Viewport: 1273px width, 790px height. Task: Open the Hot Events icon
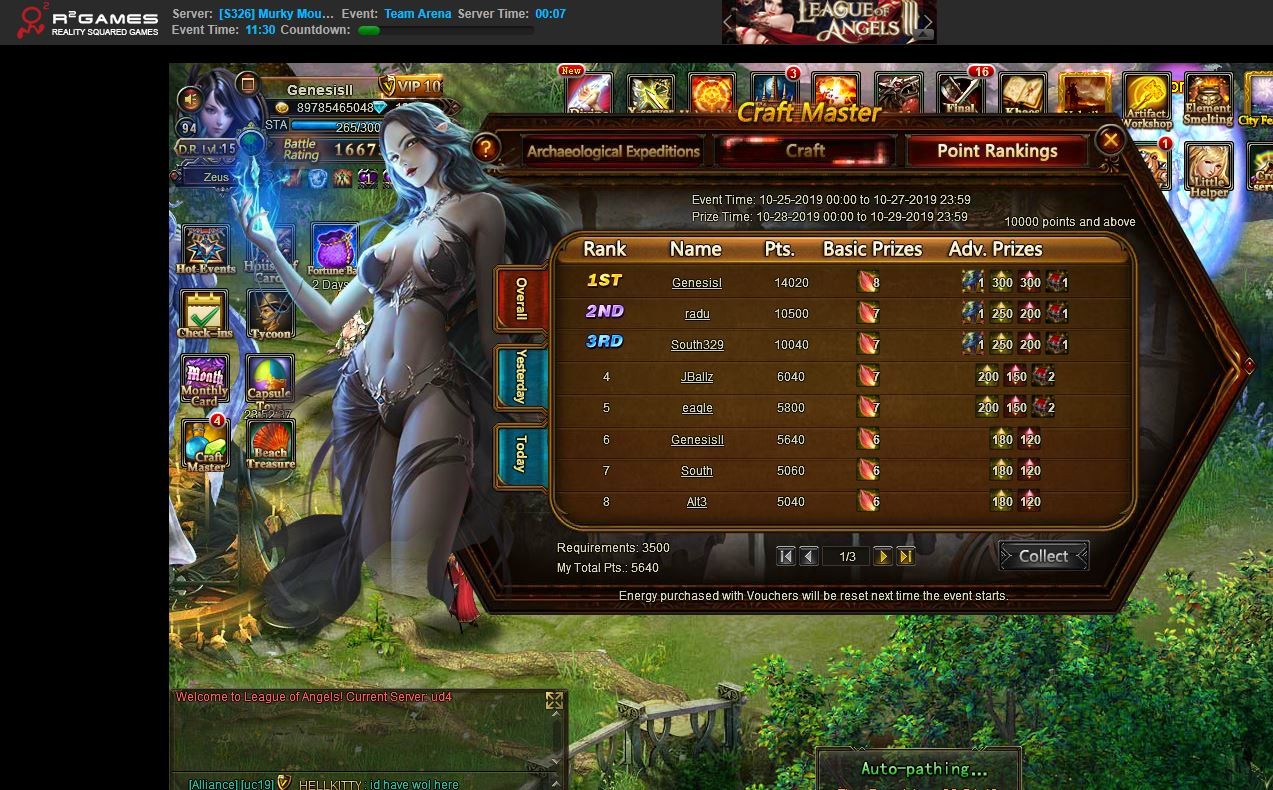(x=205, y=249)
